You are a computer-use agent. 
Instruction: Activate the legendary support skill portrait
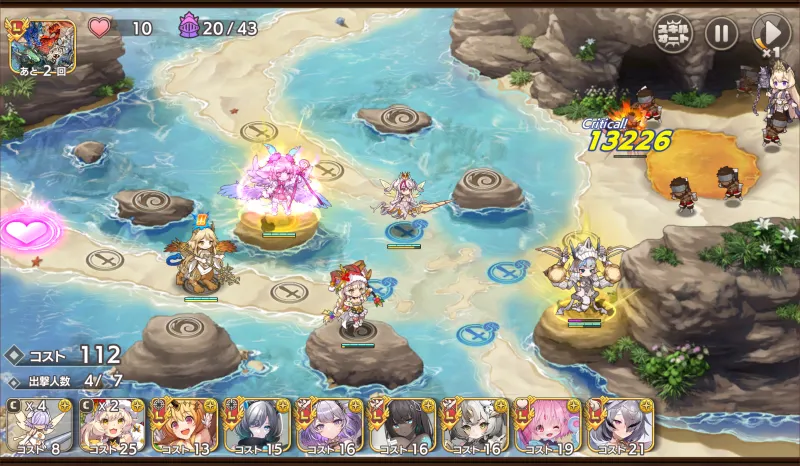click(x=42, y=45)
